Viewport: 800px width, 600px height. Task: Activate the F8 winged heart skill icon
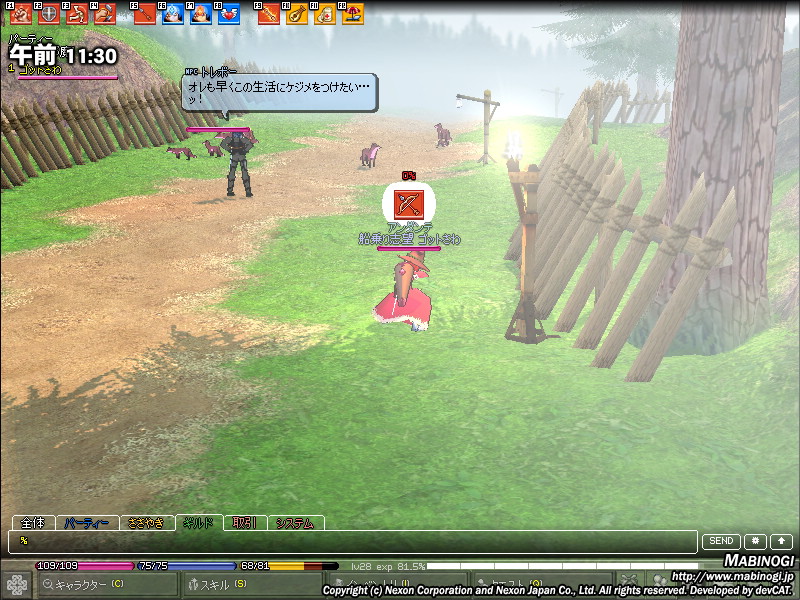coord(229,14)
